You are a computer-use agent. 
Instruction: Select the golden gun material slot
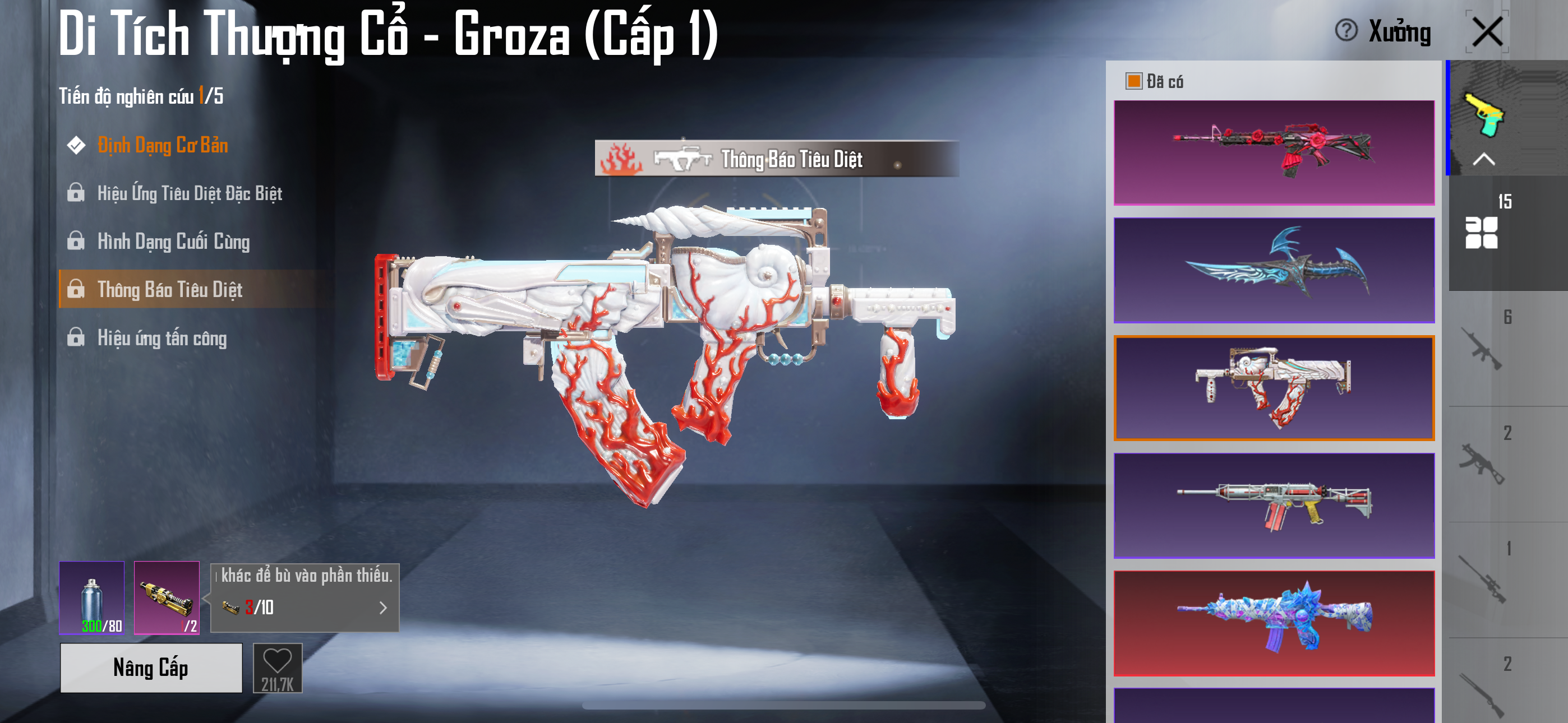coord(167,597)
